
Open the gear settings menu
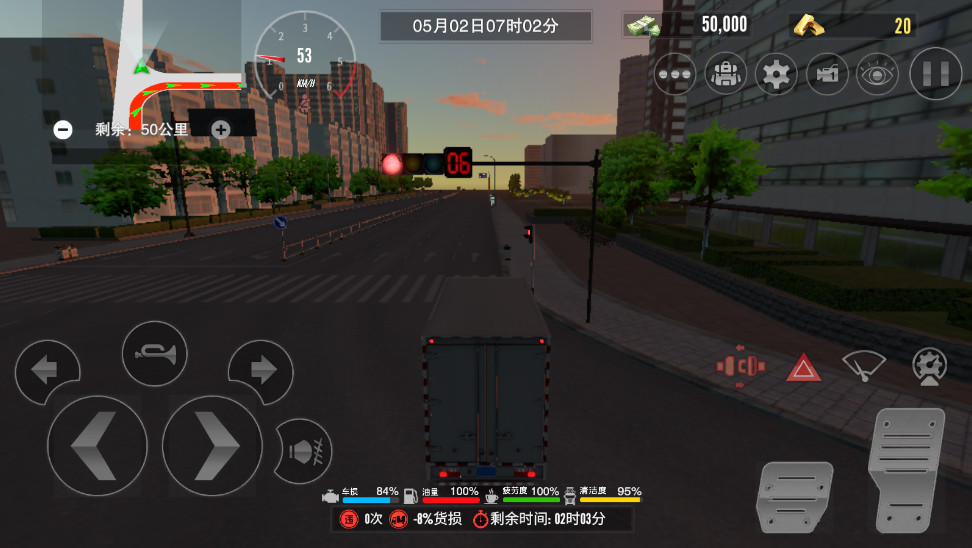point(776,73)
